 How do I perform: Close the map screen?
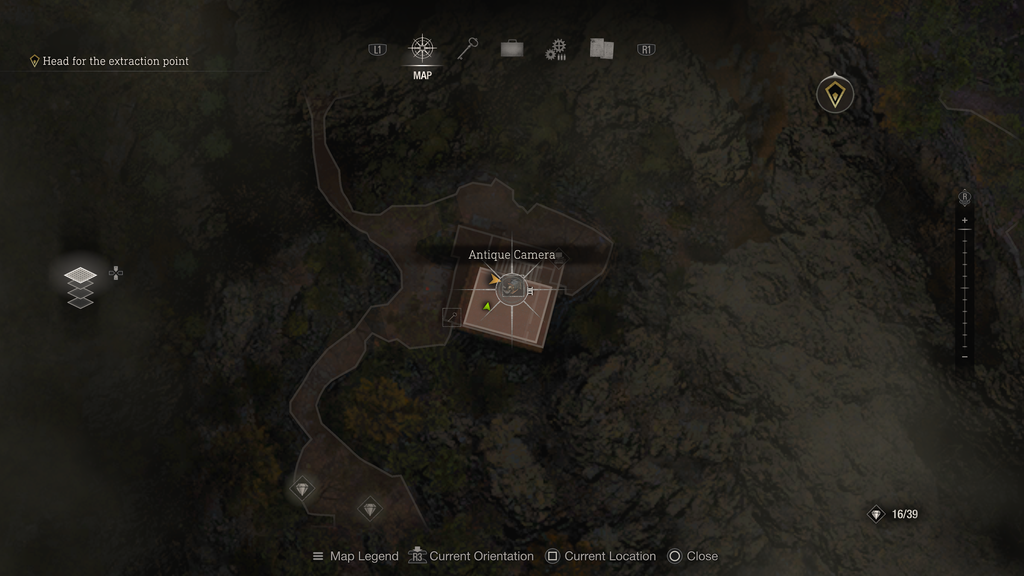693,556
